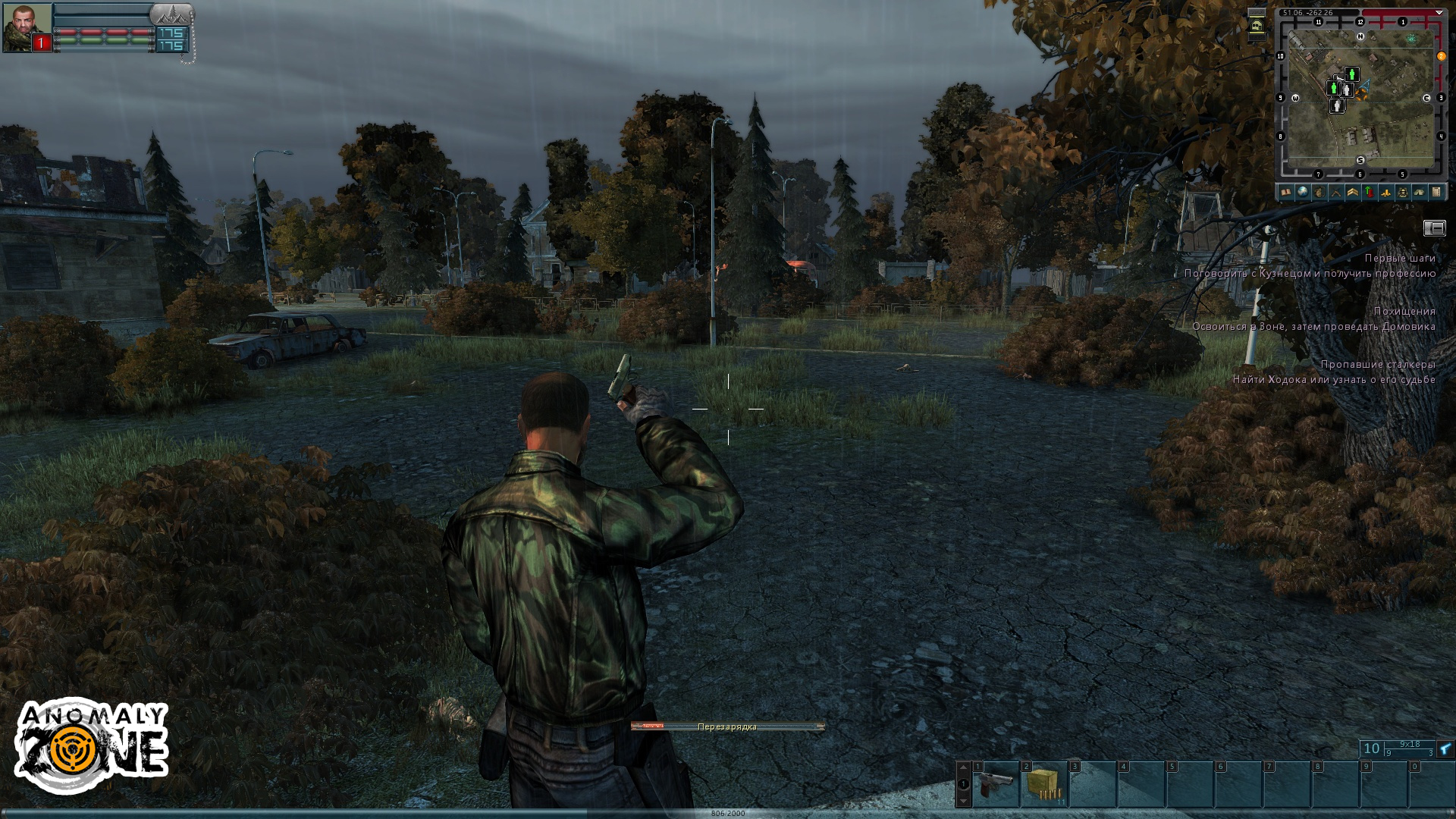Click the house icon left of minimap
1456x819 pixels.
[x=1257, y=27]
